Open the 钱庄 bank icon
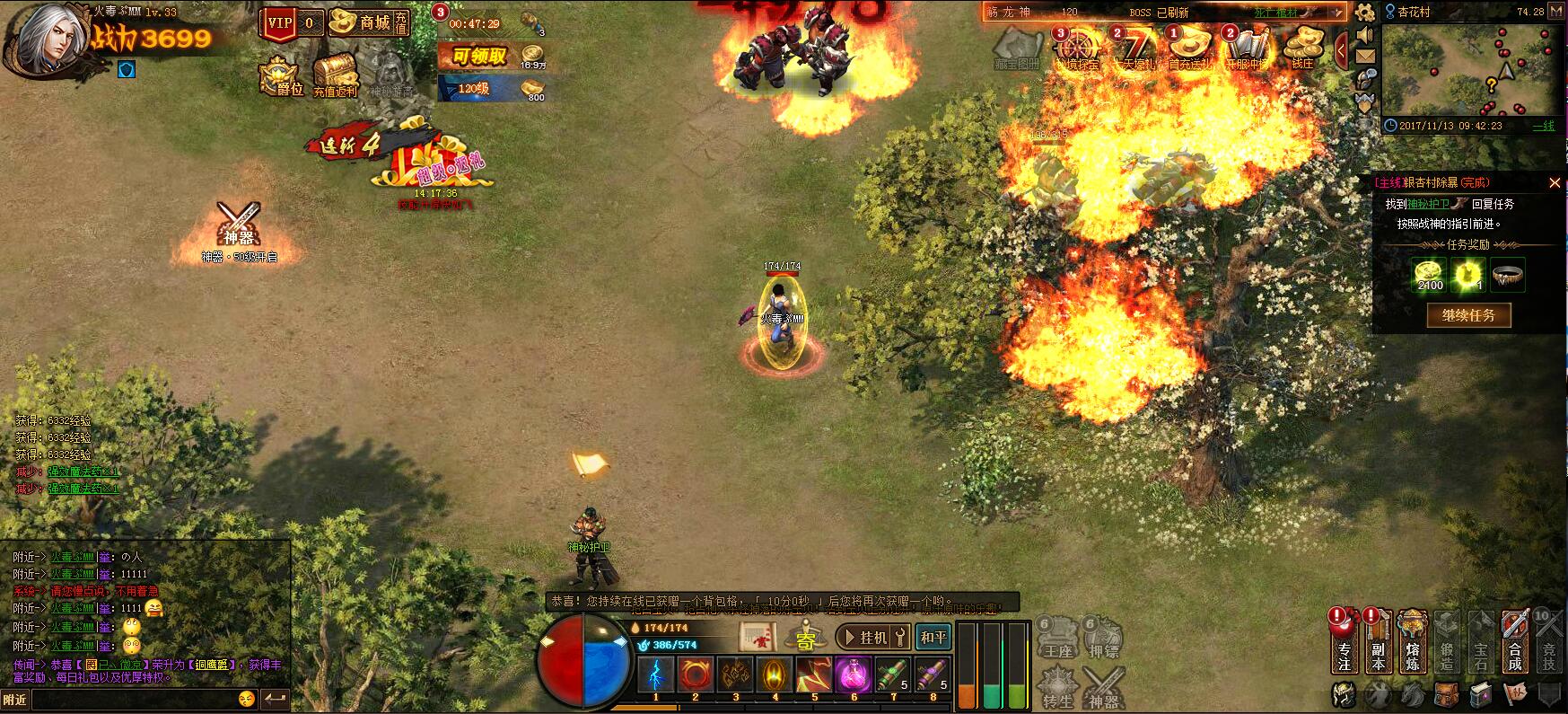 pos(1302,48)
